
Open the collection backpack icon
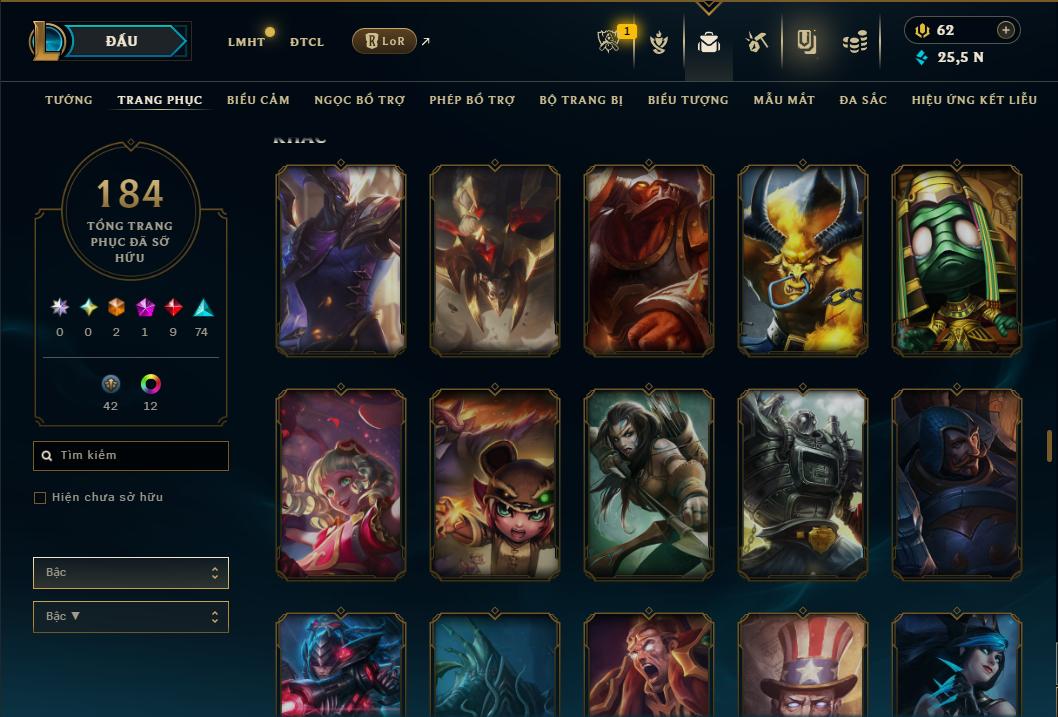pos(709,42)
